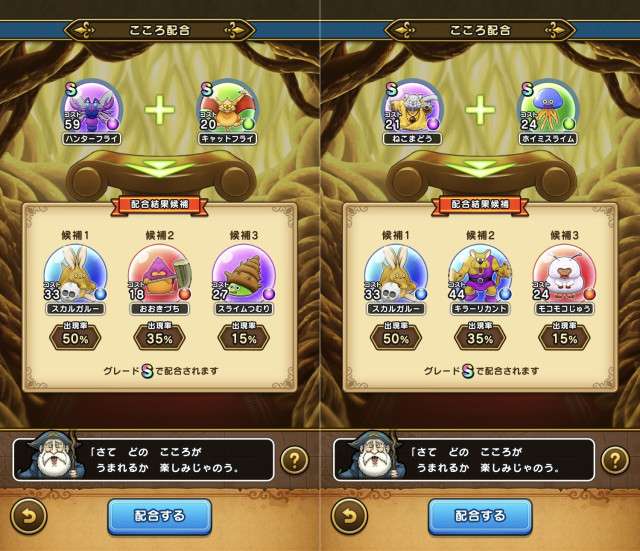Go back from the キャットフライ screen
Image resolution: width=640 pixels, height=551 pixels.
pyautogui.click(x=28, y=516)
